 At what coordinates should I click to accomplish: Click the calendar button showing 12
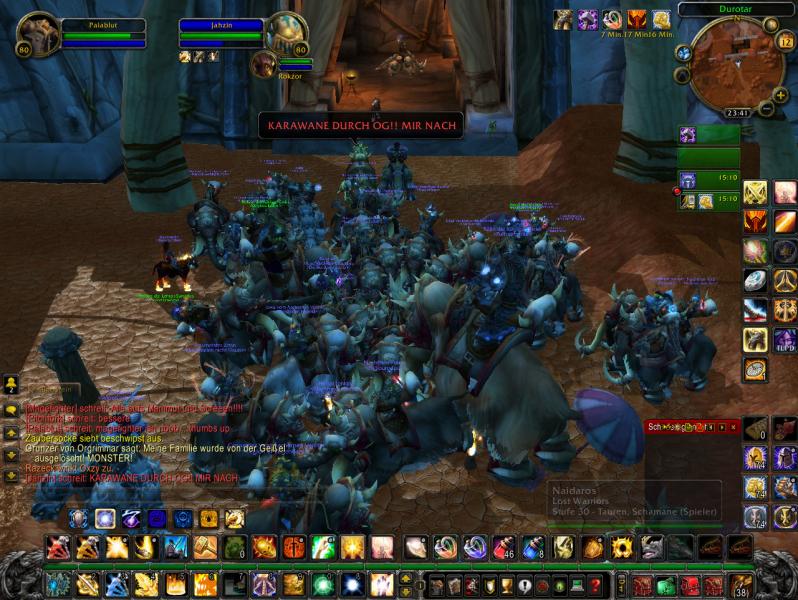(785, 42)
